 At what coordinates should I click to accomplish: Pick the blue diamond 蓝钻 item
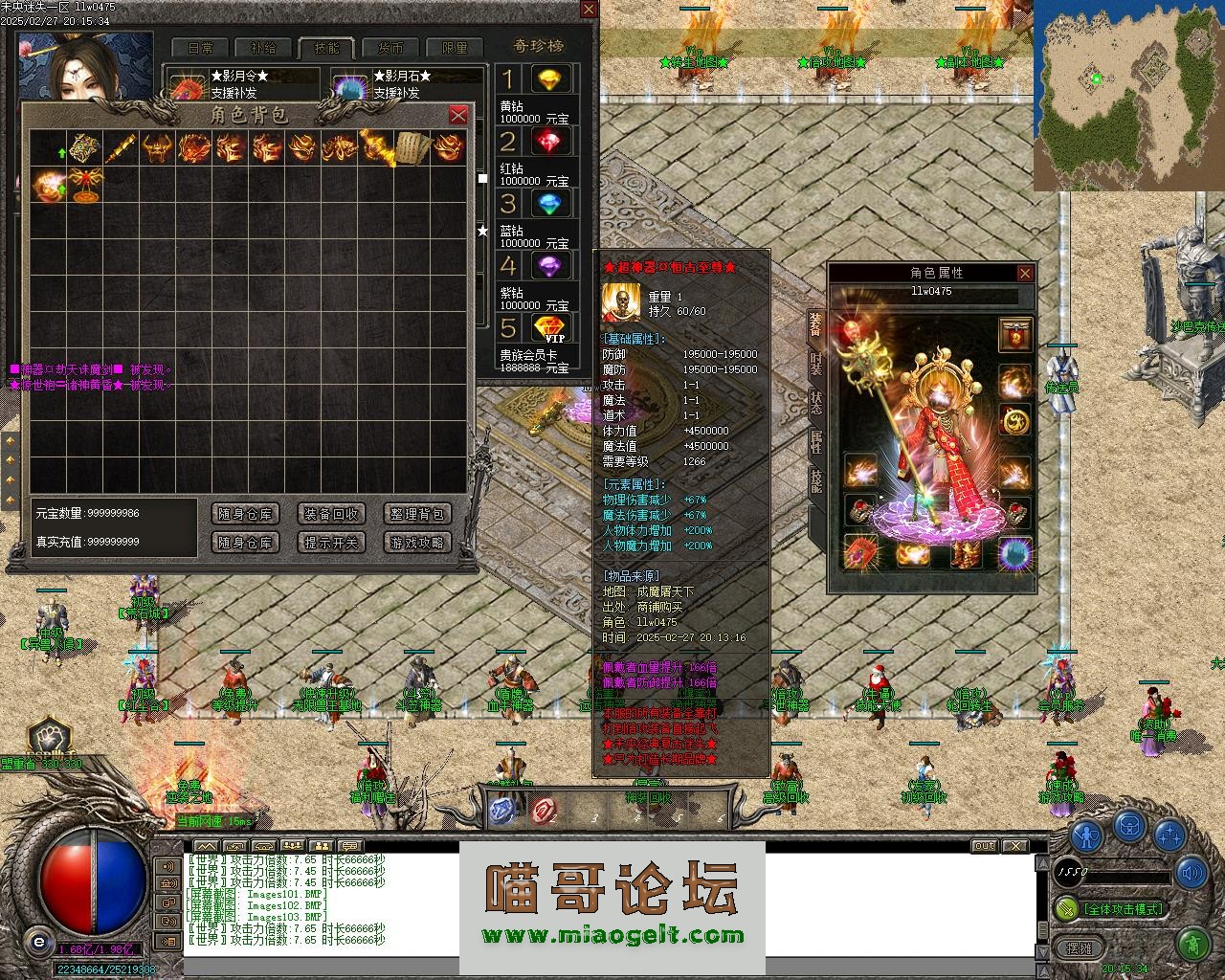[549, 204]
